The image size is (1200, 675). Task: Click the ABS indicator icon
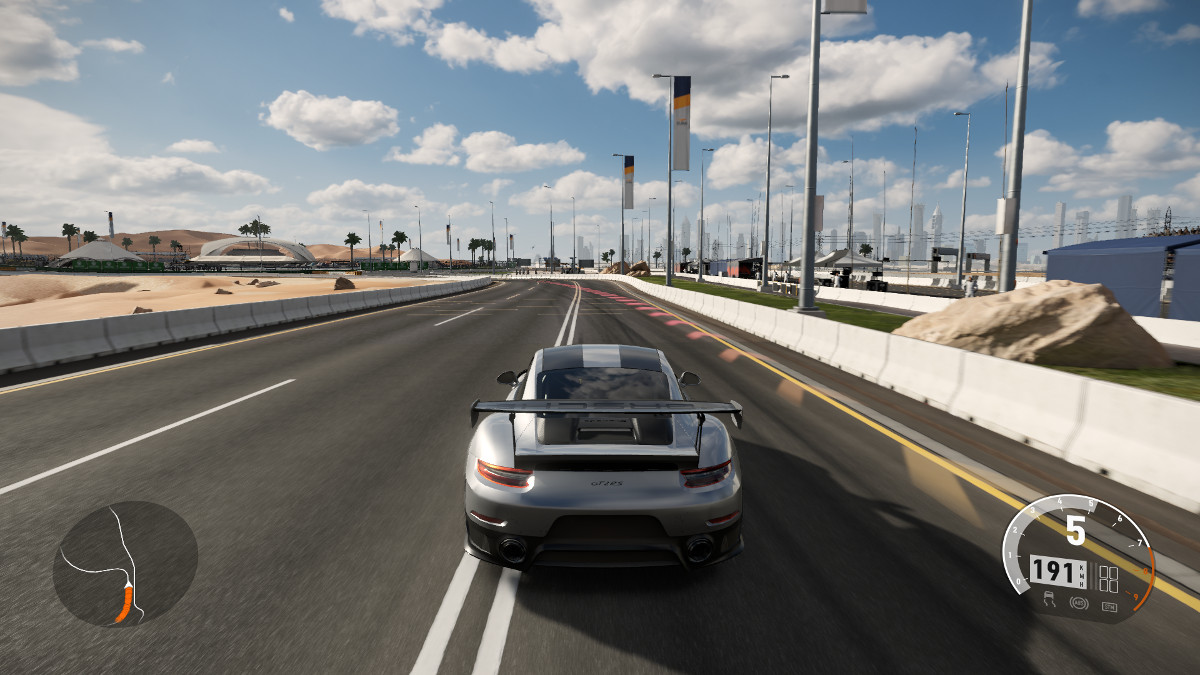(x=1079, y=602)
